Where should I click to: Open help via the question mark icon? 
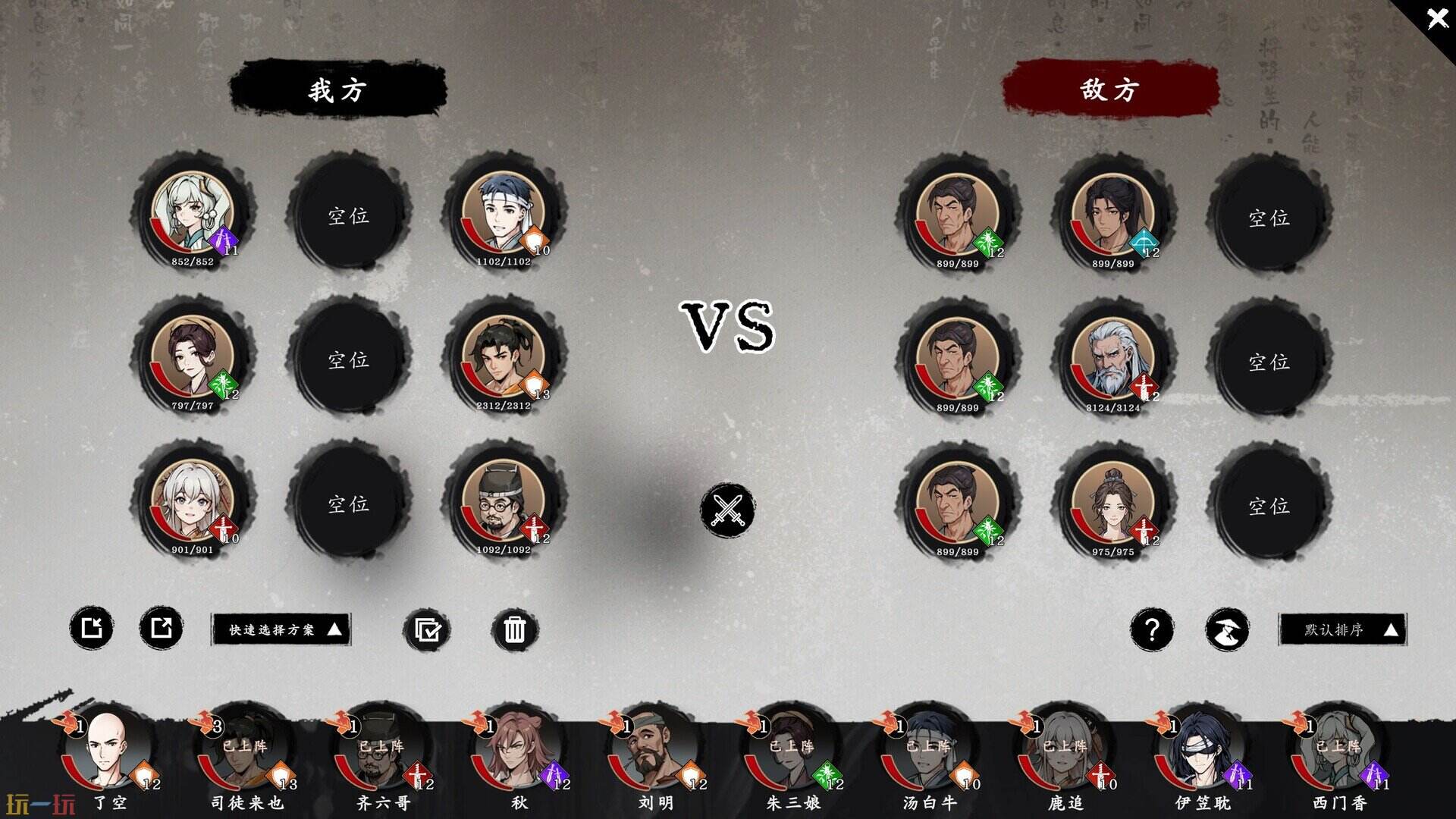point(1153,629)
